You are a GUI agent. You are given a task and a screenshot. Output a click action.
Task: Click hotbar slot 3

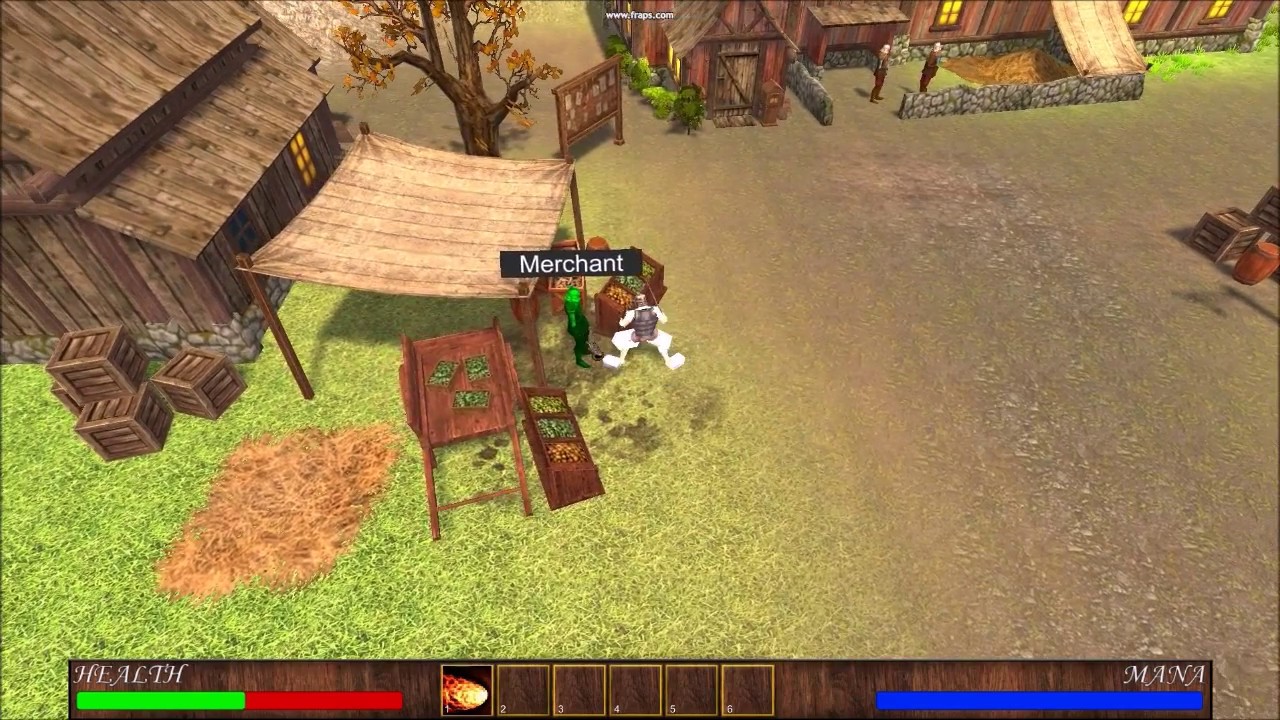pyautogui.click(x=578, y=689)
